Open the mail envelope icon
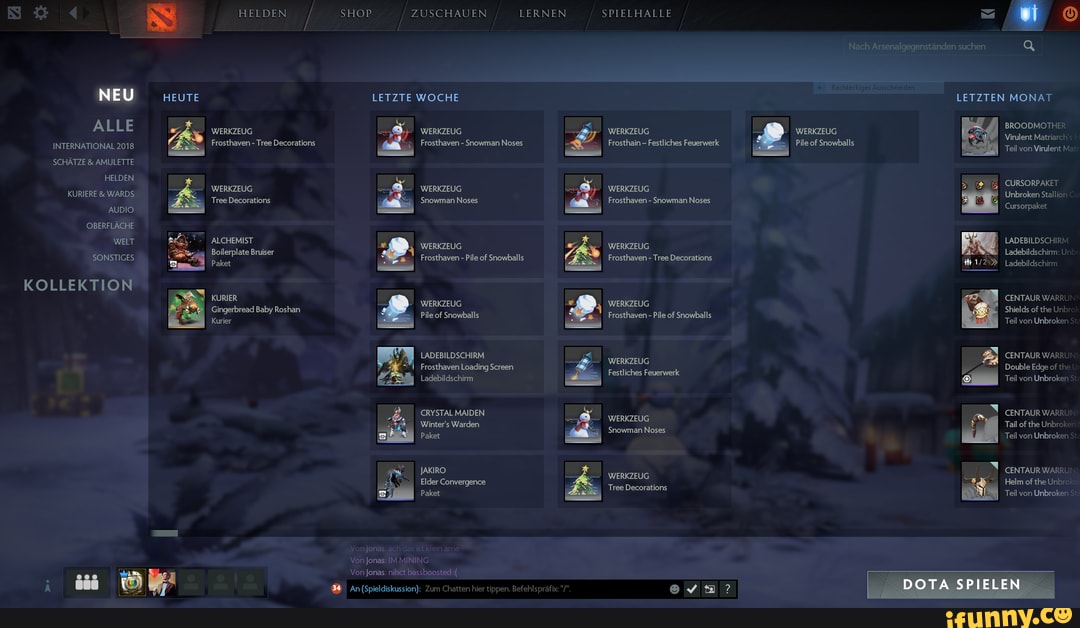 click(988, 14)
